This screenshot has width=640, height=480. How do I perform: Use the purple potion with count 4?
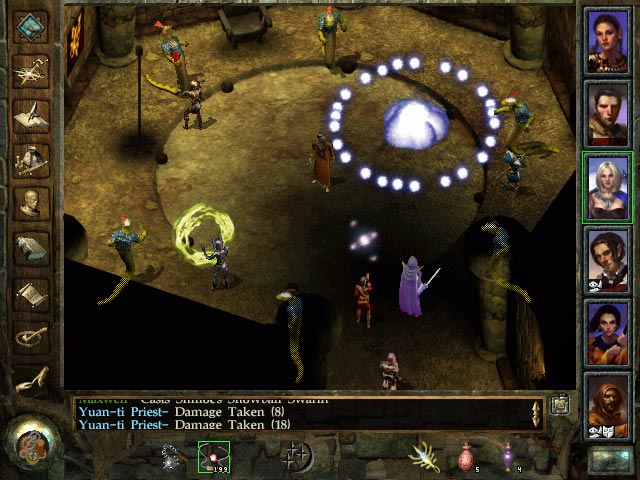[509, 456]
